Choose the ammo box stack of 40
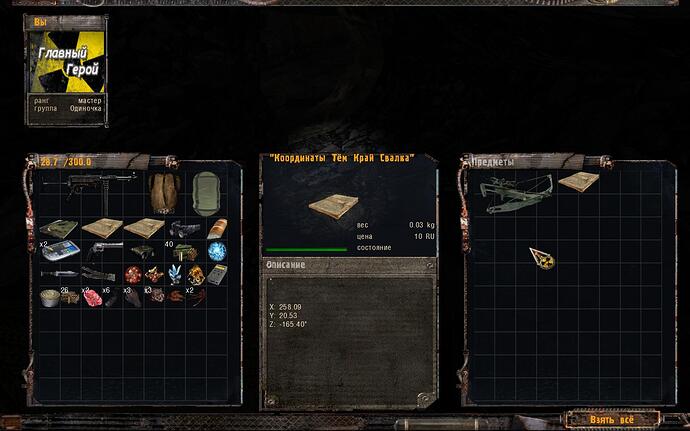The image size is (690, 431). [x=183, y=250]
